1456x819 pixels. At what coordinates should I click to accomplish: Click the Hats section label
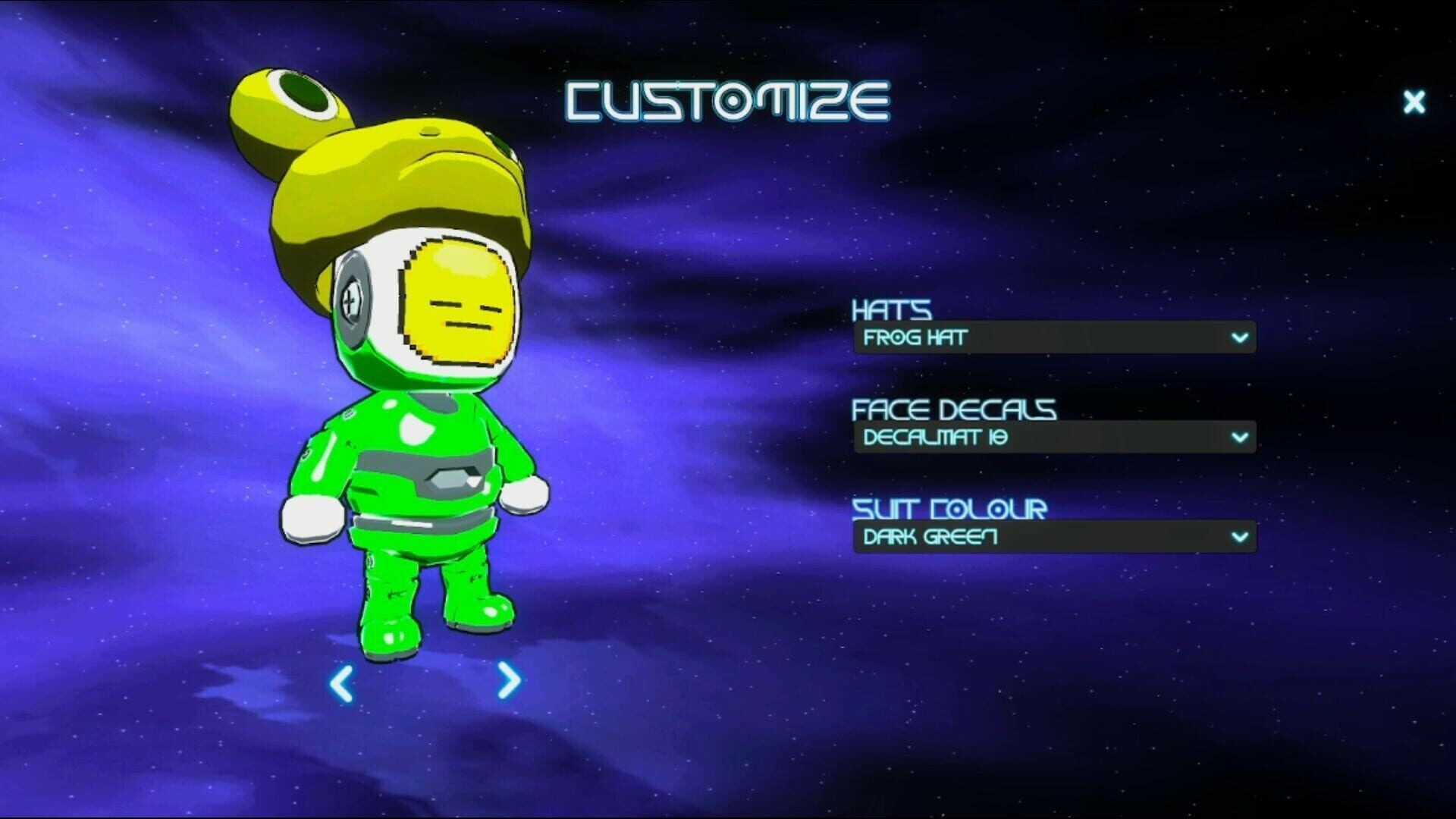point(892,310)
